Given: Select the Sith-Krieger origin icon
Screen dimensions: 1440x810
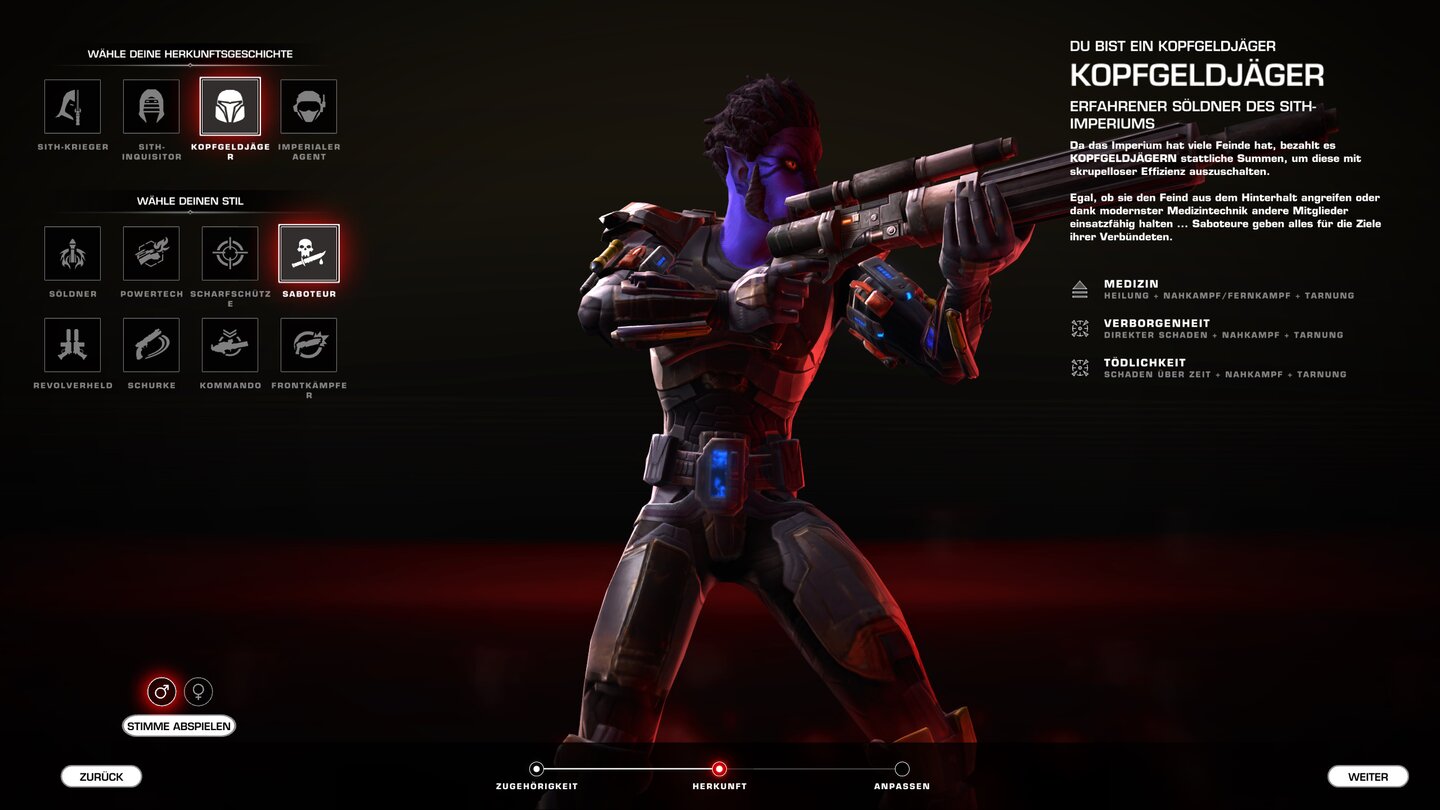Looking at the screenshot, I should [71, 105].
